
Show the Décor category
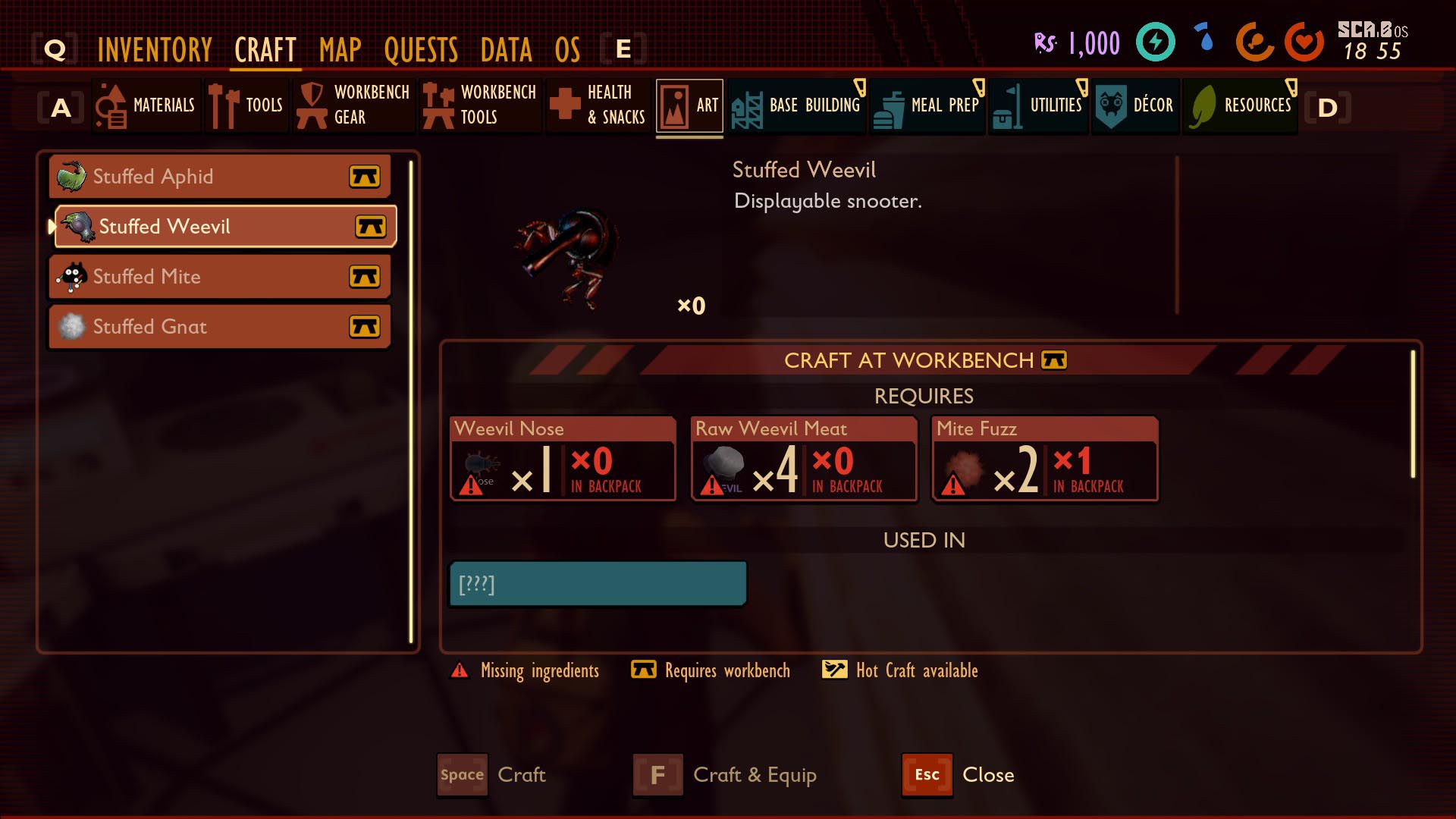pyautogui.click(x=1135, y=105)
